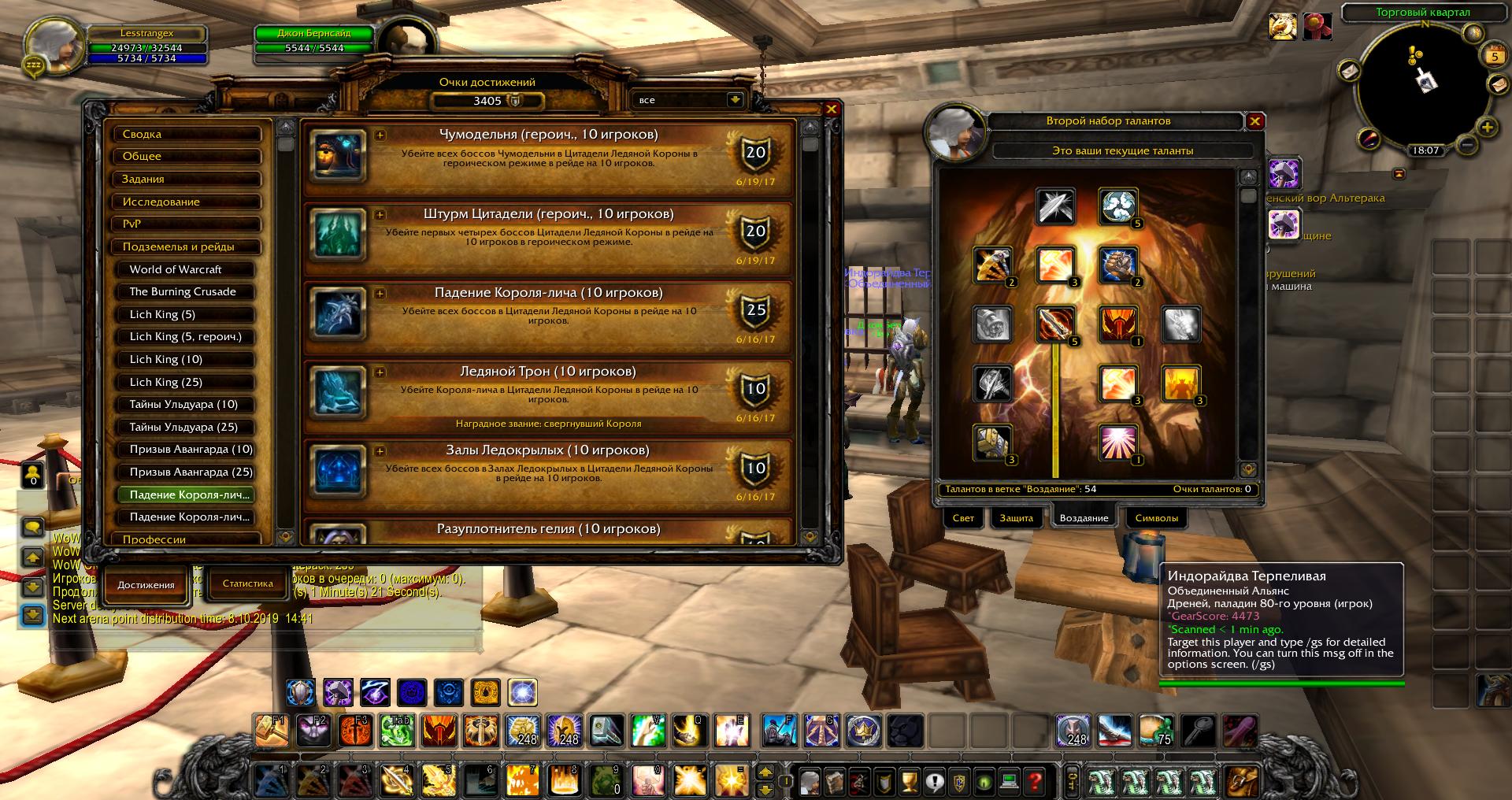The width and height of the screenshot is (1512, 800).
Task: Switch to the Статистика tab
Action: tap(247, 583)
